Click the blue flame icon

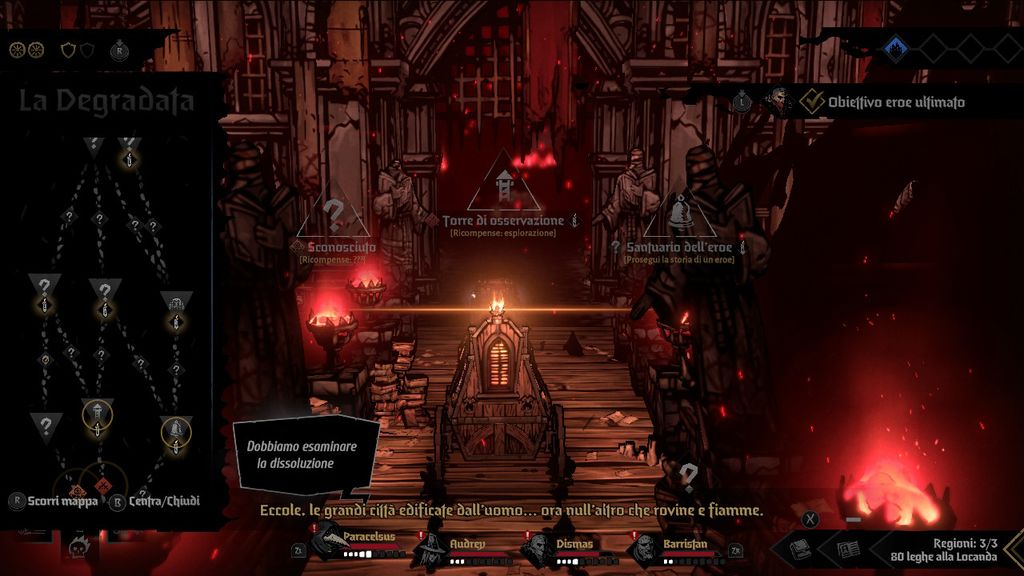click(896, 46)
